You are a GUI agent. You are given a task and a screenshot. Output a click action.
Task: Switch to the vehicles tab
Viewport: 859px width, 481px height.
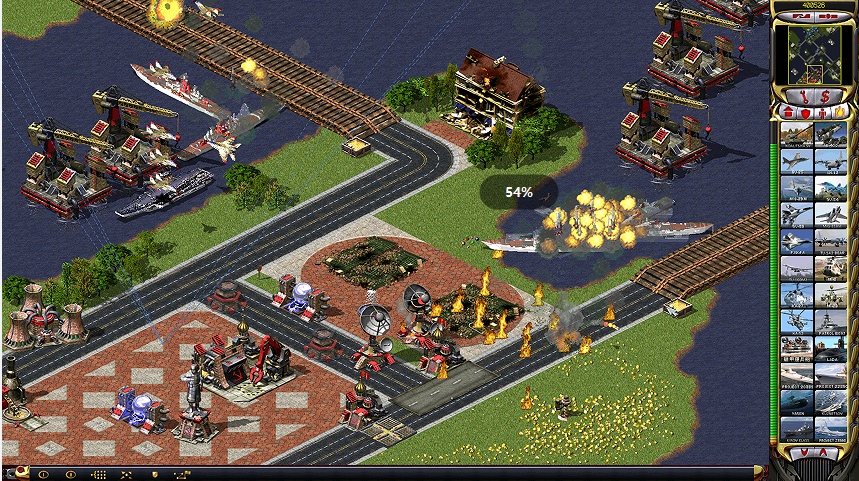point(839,113)
